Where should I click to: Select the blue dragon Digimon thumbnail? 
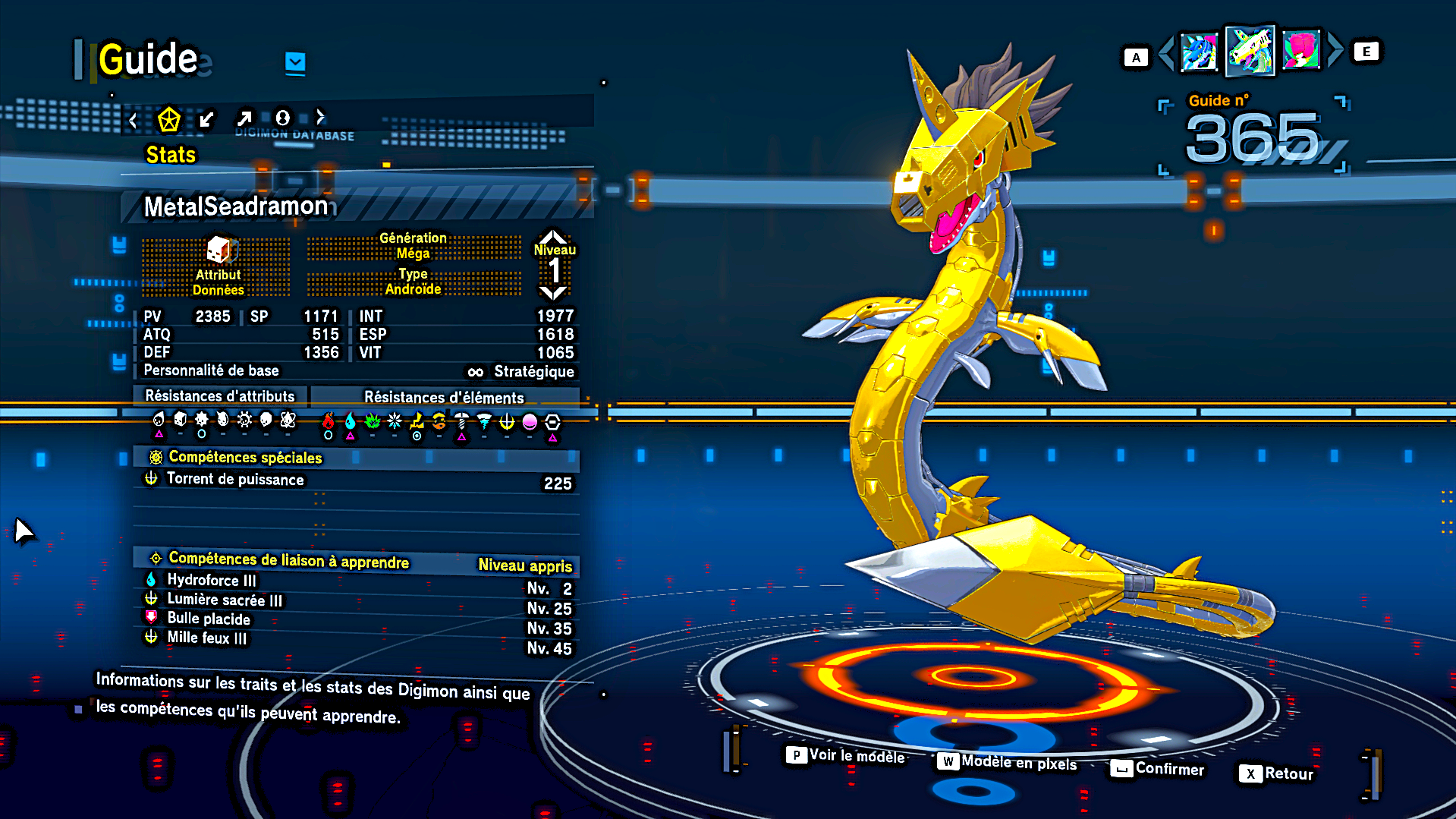1199,52
